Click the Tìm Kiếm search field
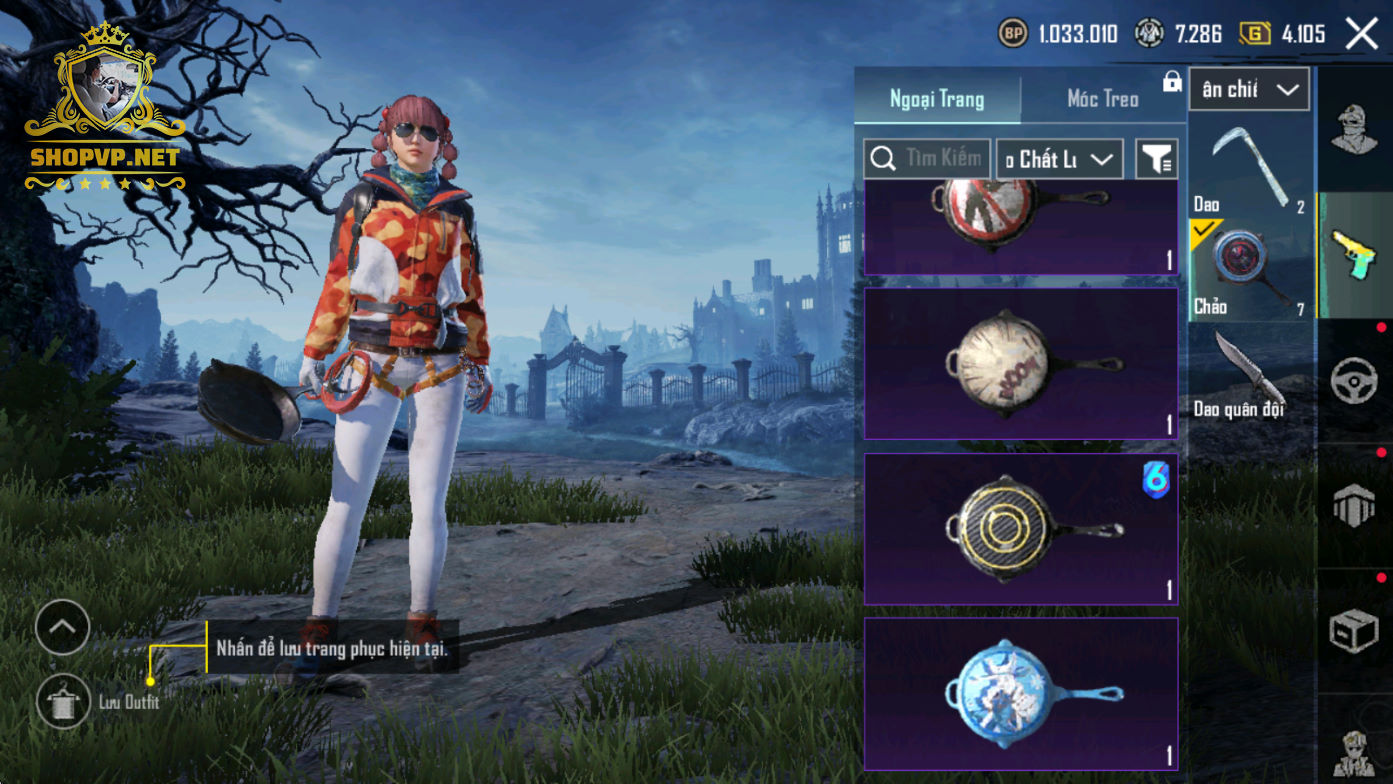Viewport: 1393px width, 784px height. (x=928, y=158)
